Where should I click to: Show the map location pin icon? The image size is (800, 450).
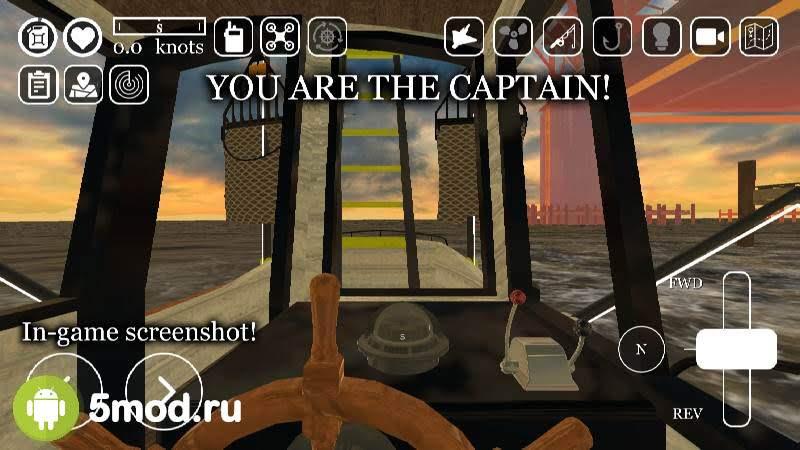(83, 85)
